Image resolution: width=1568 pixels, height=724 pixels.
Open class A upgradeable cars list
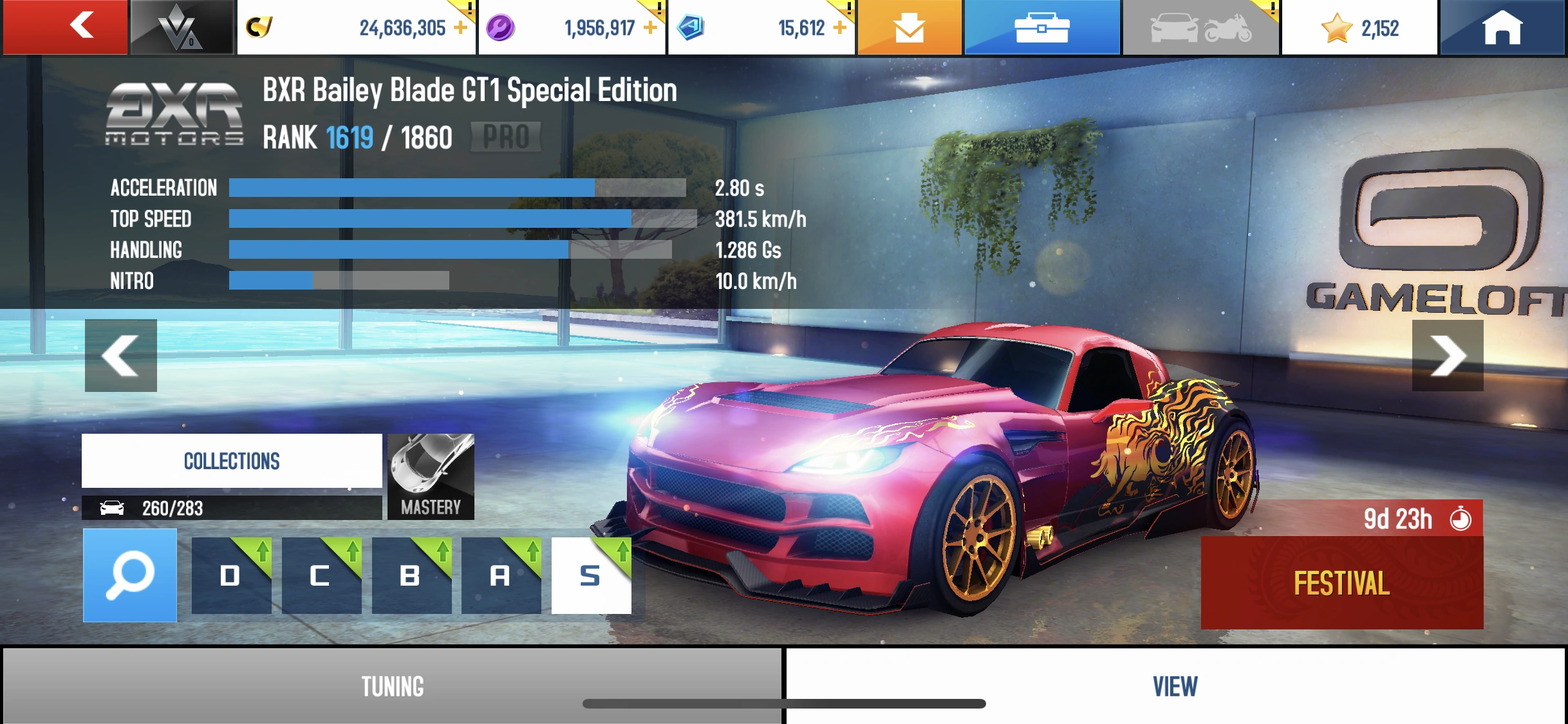pos(501,576)
